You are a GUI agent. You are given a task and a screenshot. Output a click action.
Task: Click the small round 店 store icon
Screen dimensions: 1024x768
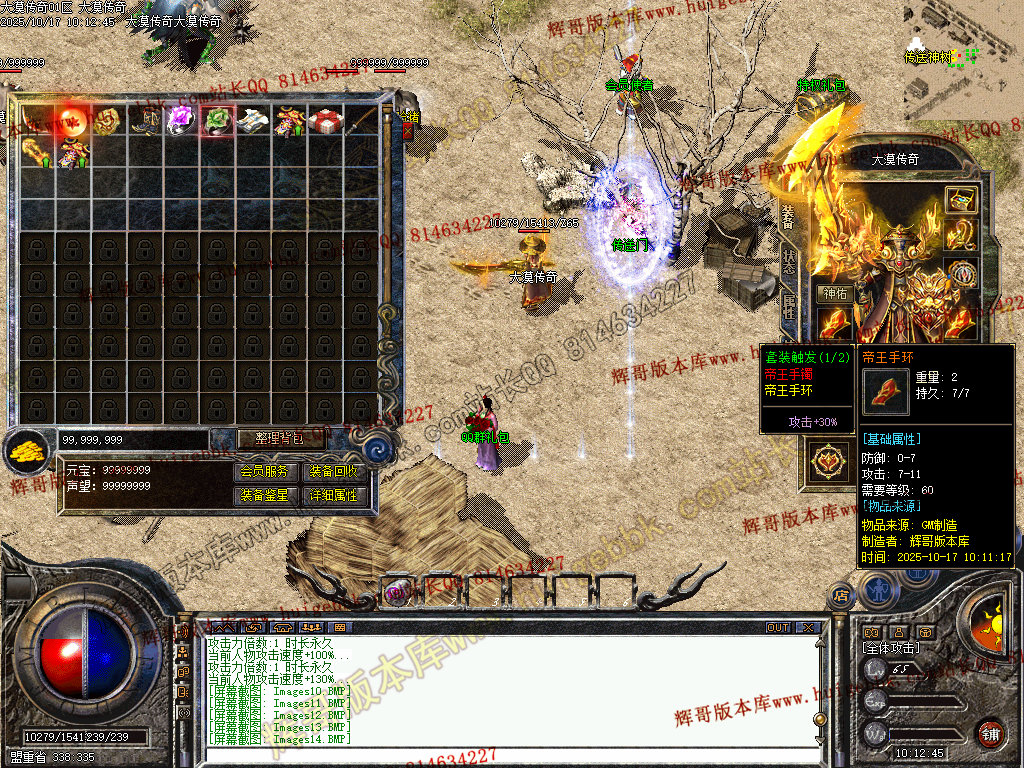[x=839, y=596]
